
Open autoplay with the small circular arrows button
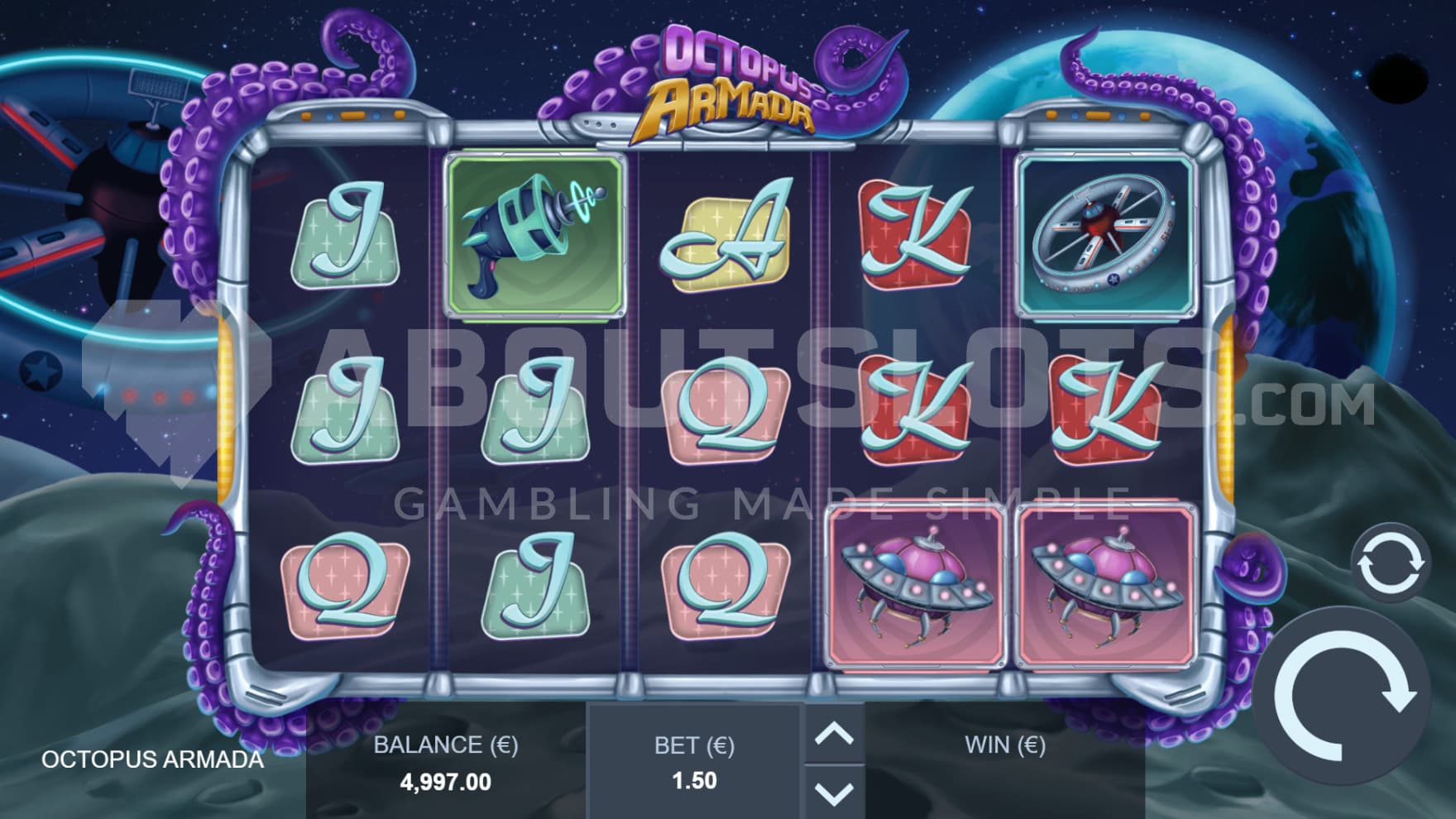[x=1391, y=563]
